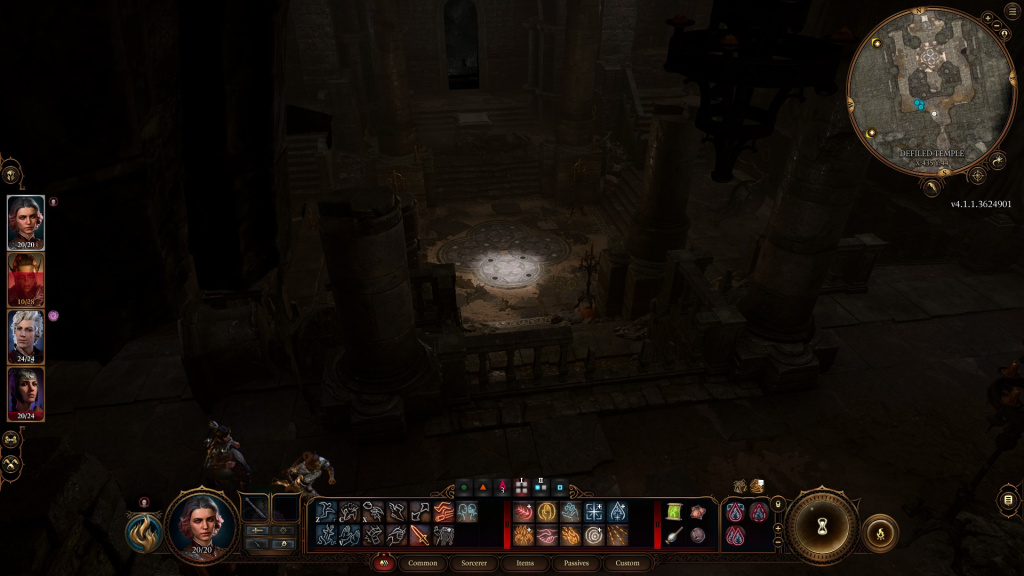The height and width of the screenshot is (576, 1024).
Task: Click the Defiled Temple minimap
Action: coord(930,90)
